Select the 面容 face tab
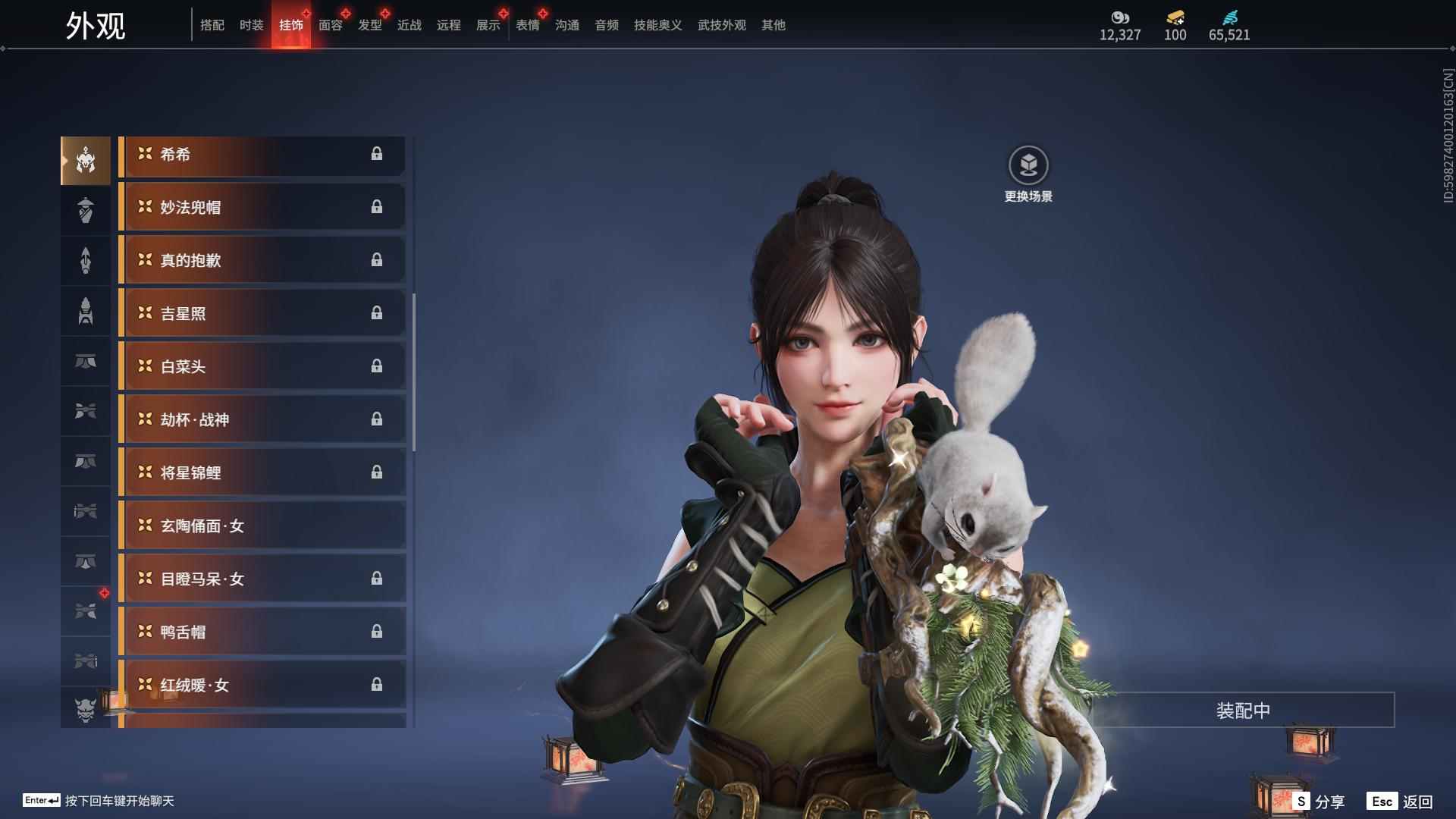This screenshot has width=1456, height=819. [x=331, y=25]
